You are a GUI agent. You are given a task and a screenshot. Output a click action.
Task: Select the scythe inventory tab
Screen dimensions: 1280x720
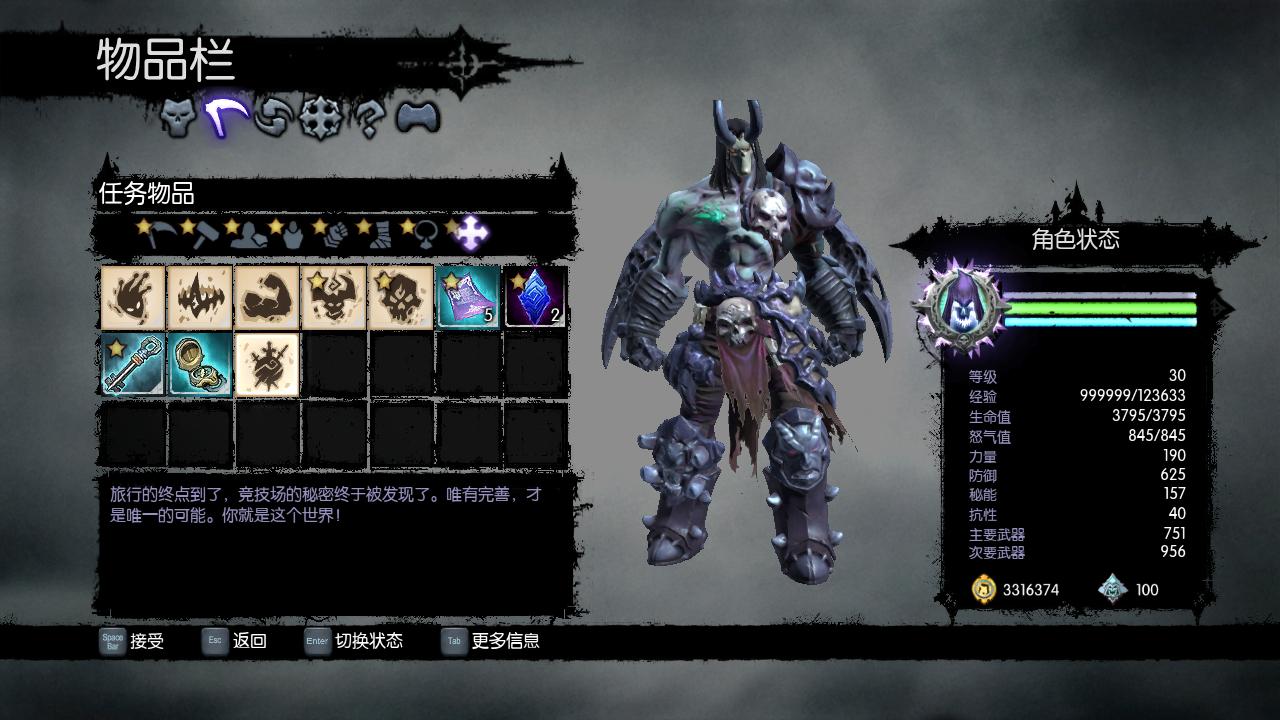226,117
